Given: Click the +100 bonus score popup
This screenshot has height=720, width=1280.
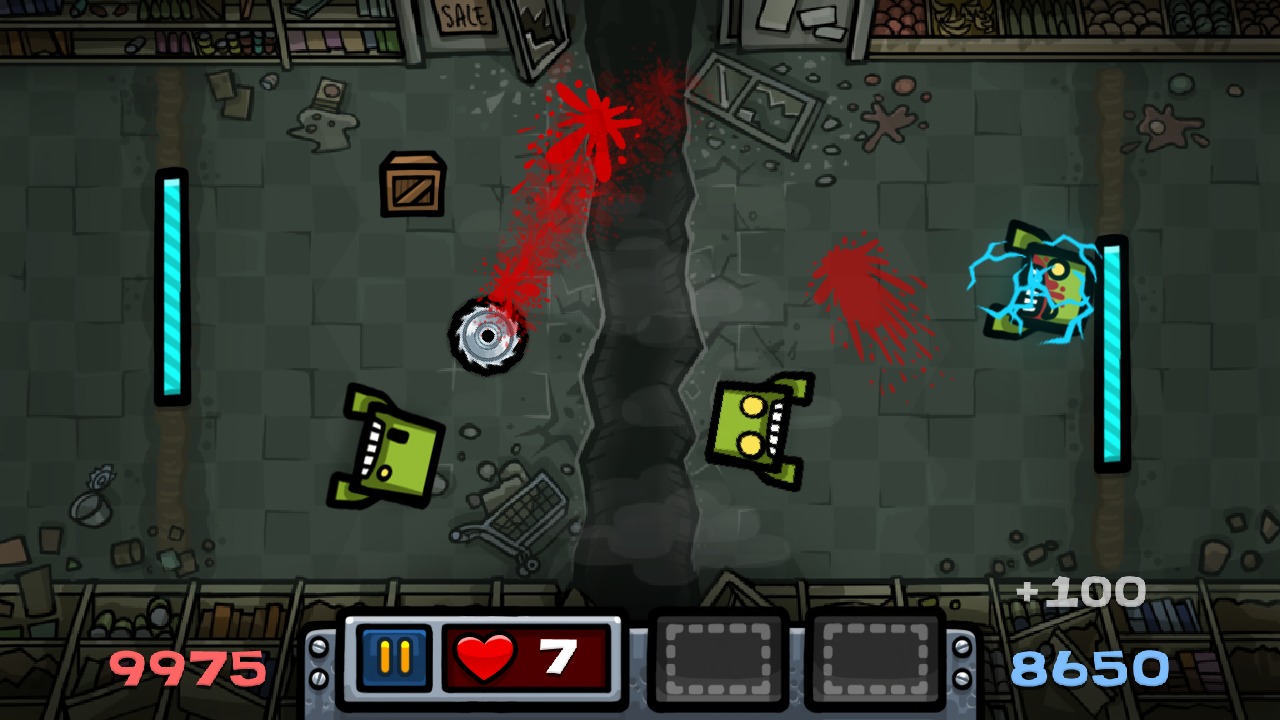Looking at the screenshot, I should [1080, 592].
